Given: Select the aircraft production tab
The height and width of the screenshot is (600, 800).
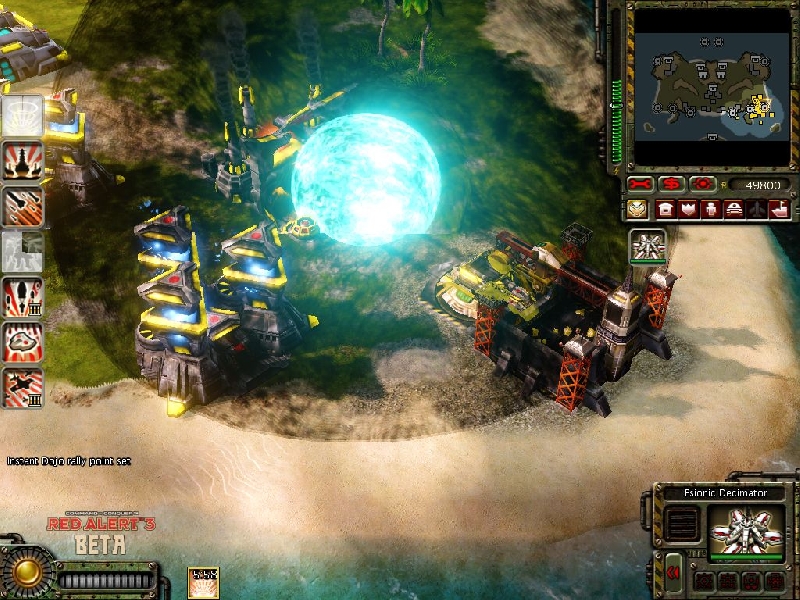Looking at the screenshot, I should point(757,210).
